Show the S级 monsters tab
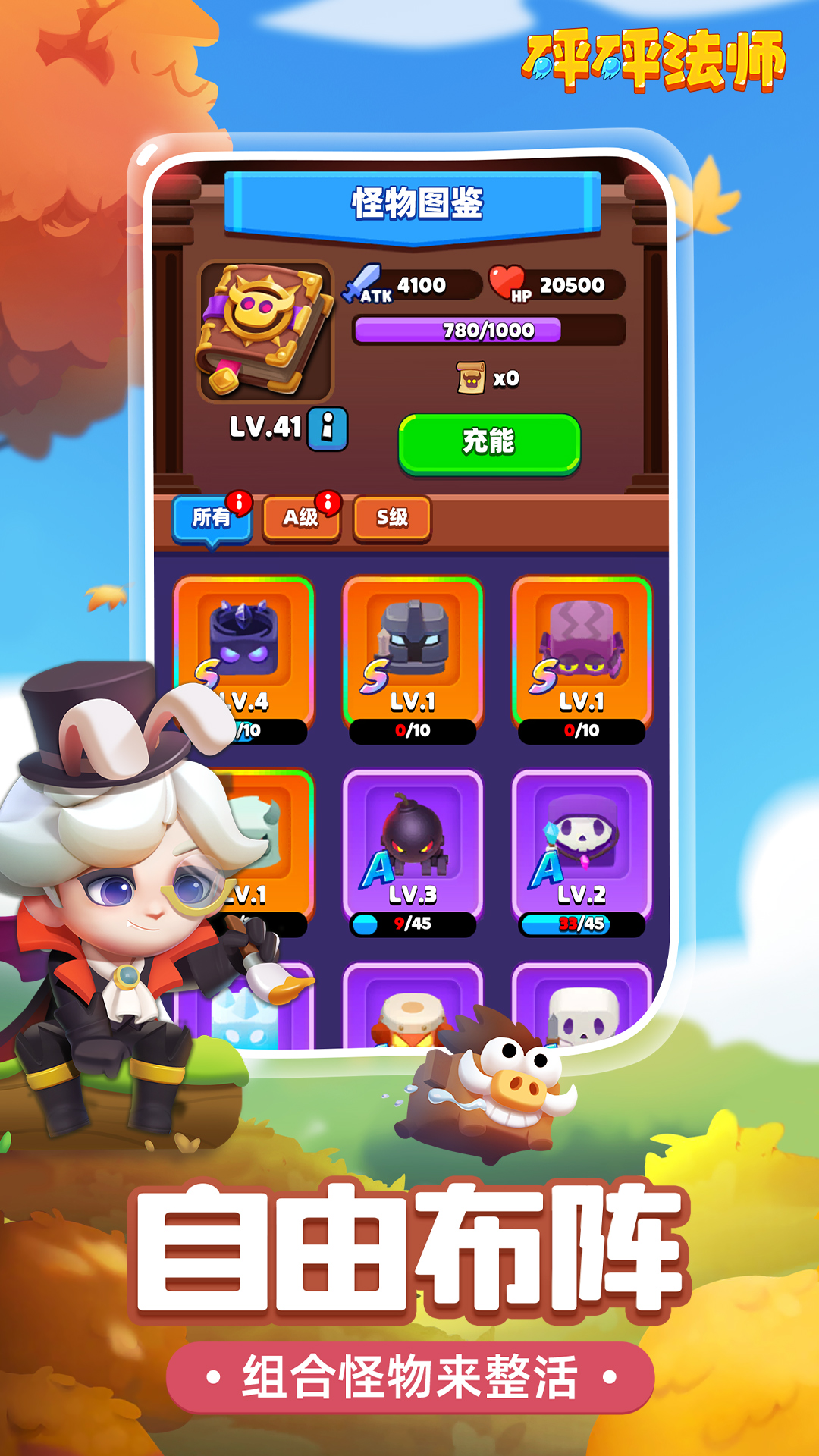 (392, 518)
